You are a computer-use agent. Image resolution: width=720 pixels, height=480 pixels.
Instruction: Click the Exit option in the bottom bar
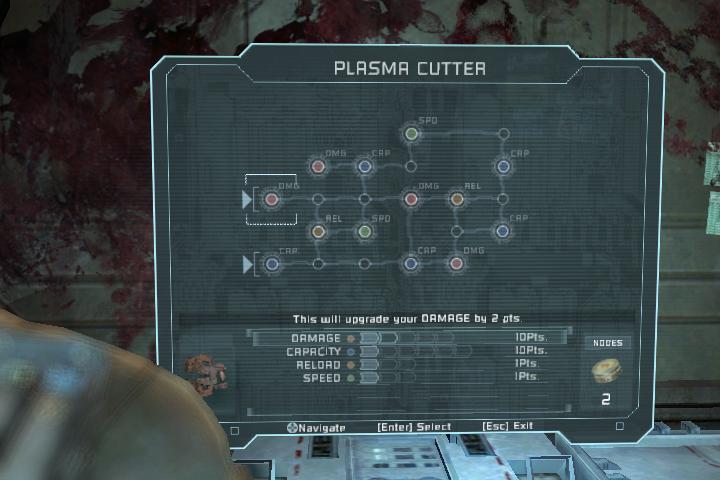point(507,427)
